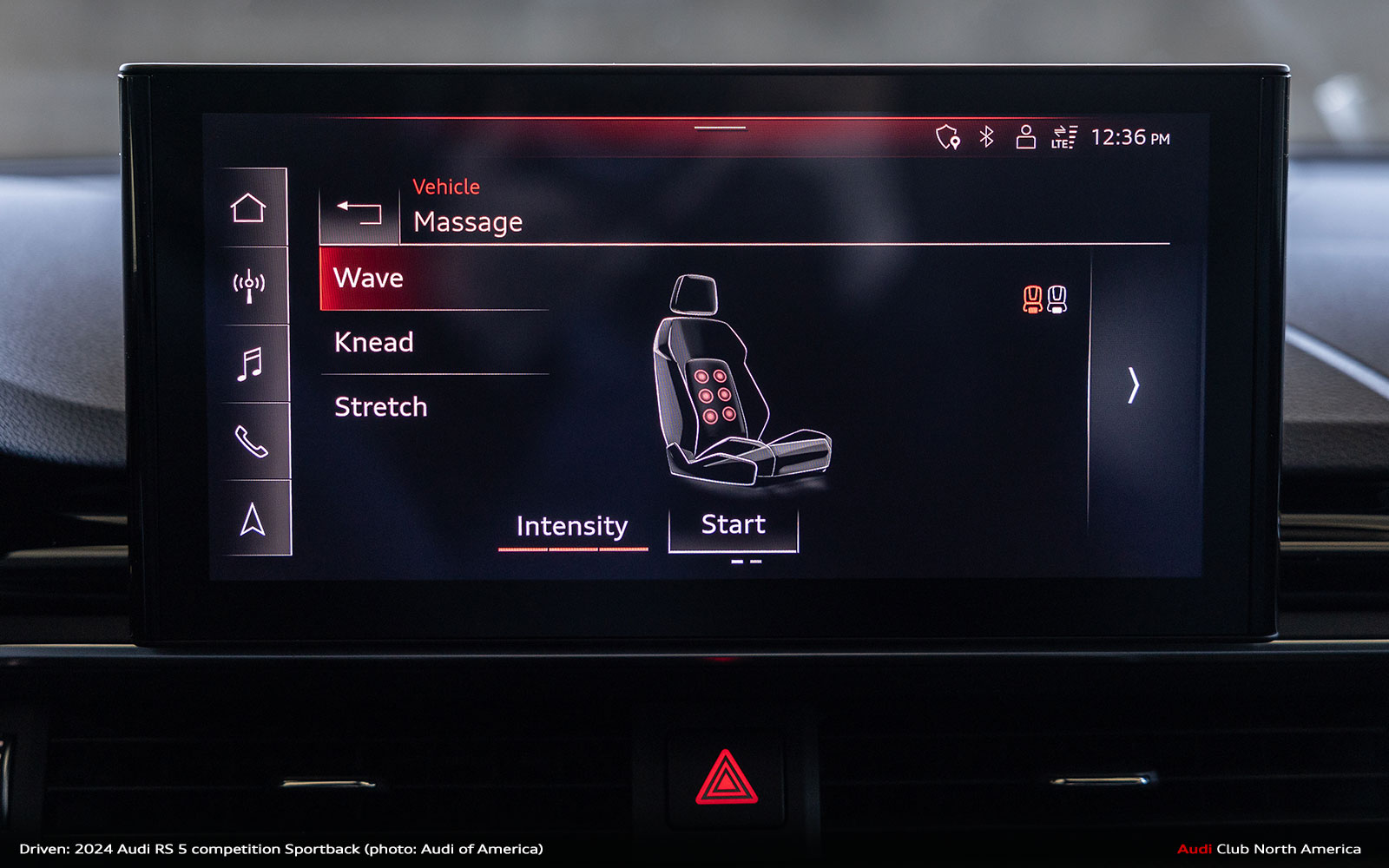
Task: Choose the Knead massage program
Action: coord(434,343)
